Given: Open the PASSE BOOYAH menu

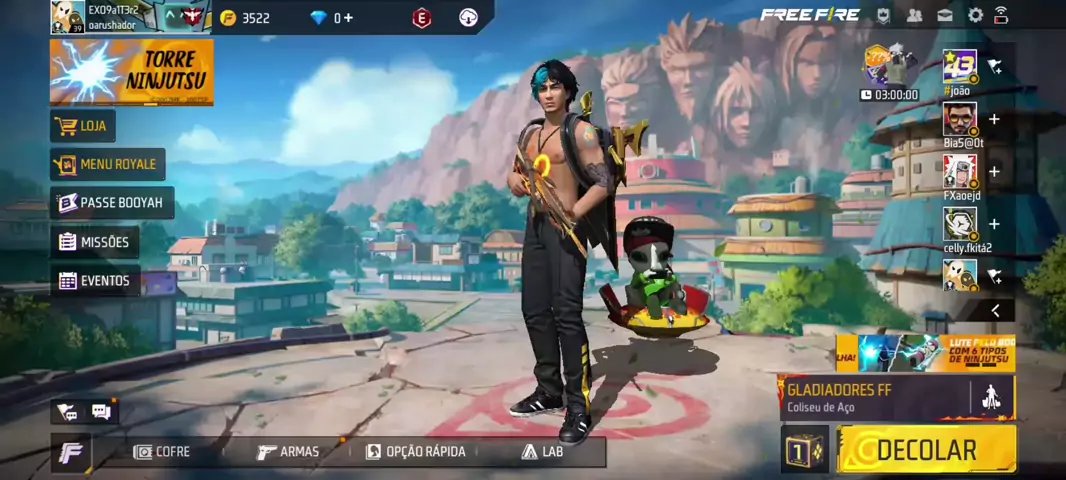Looking at the screenshot, I should pos(111,202).
